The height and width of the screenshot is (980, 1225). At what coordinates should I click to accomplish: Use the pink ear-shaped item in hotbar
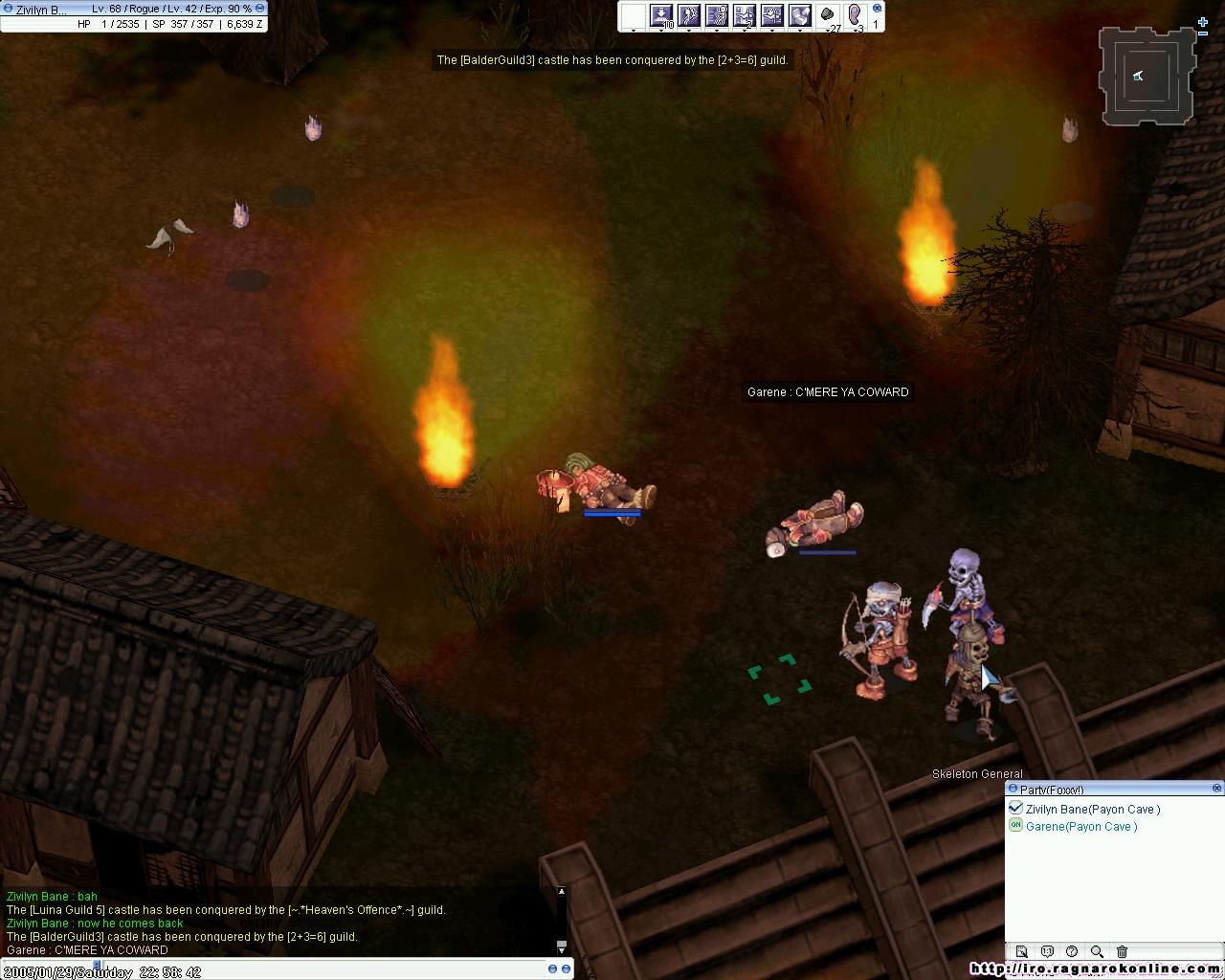click(855, 15)
